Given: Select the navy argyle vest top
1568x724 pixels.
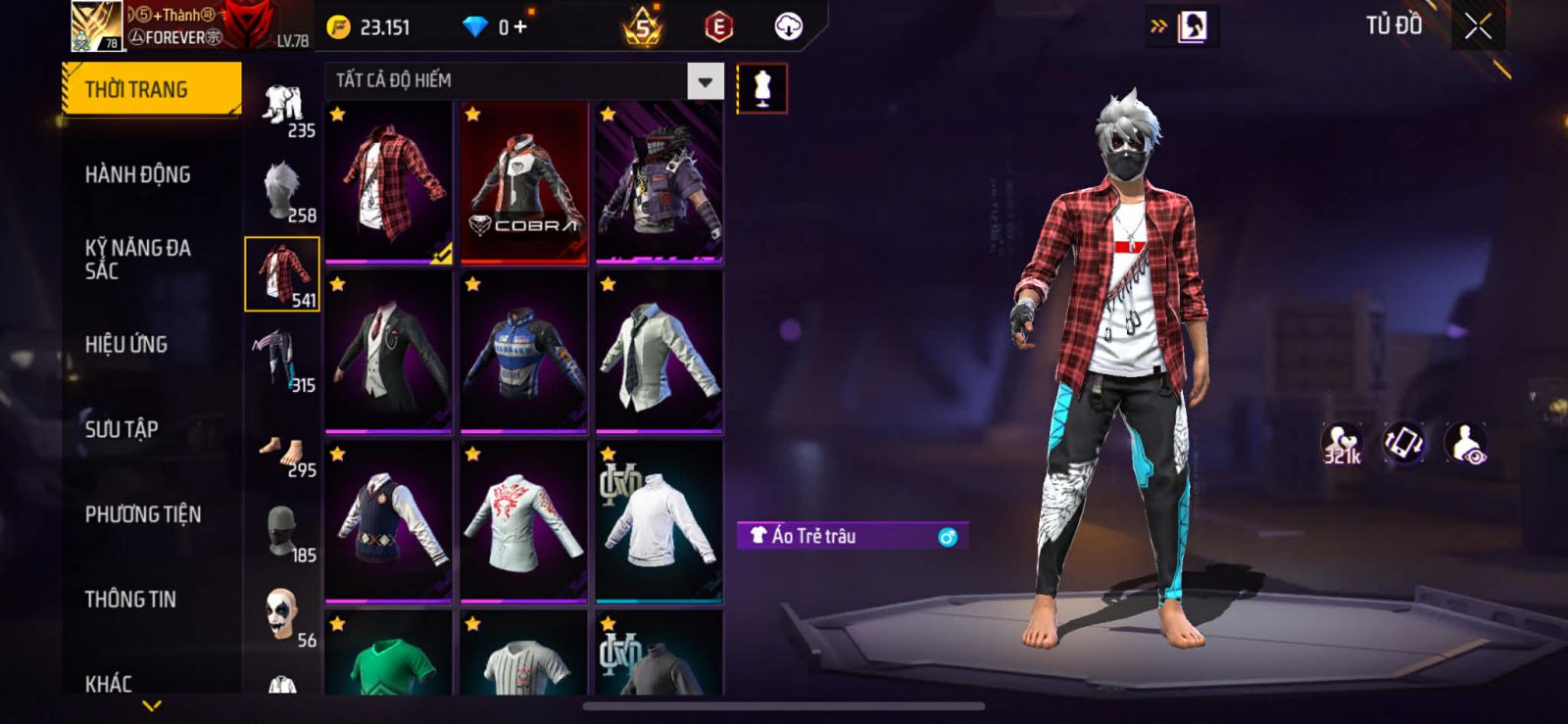Looking at the screenshot, I should click(x=389, y=522).
